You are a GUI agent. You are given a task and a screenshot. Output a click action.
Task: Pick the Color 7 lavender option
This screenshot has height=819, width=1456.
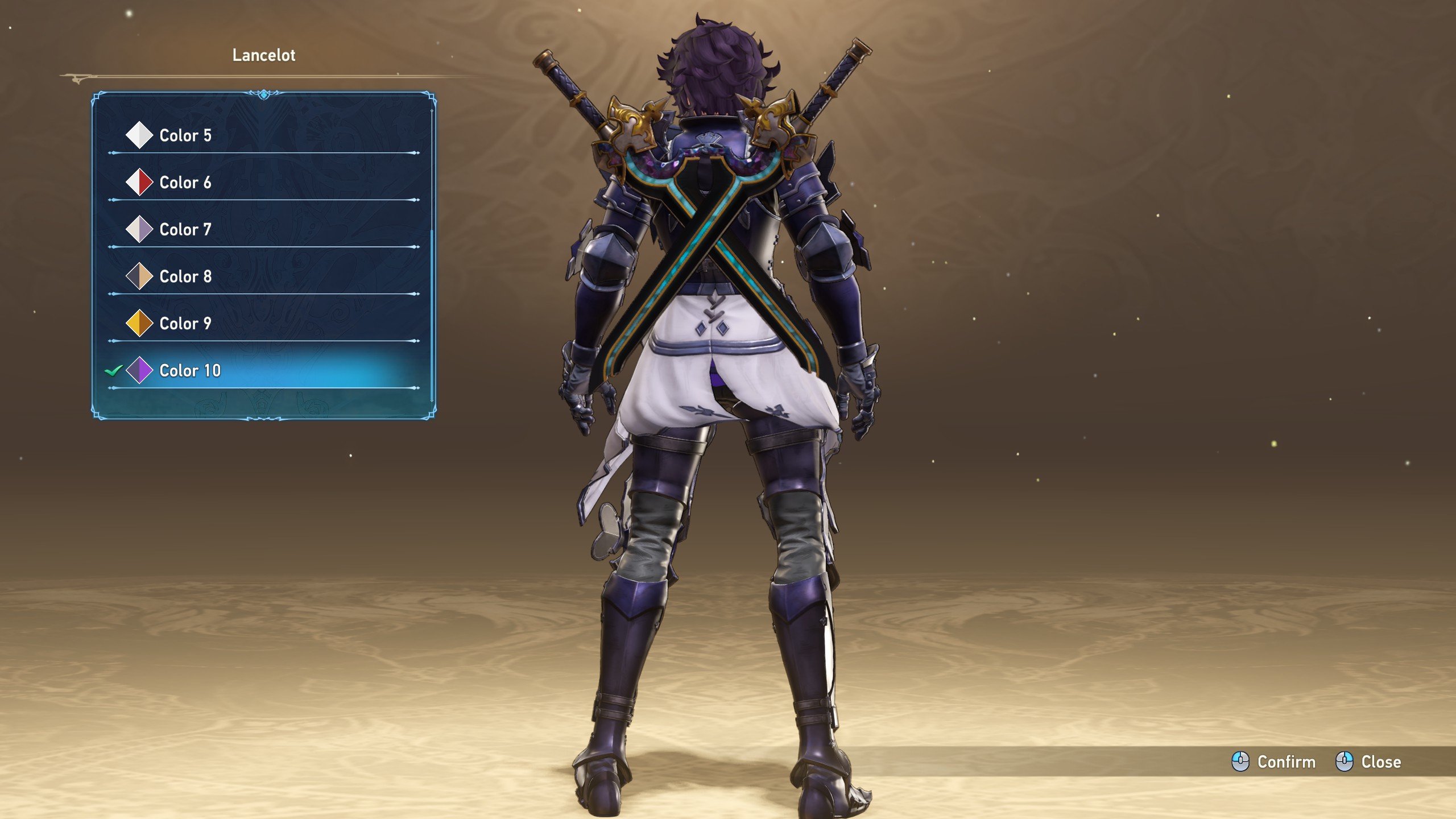pyautogui.click(x=185, y=230)
